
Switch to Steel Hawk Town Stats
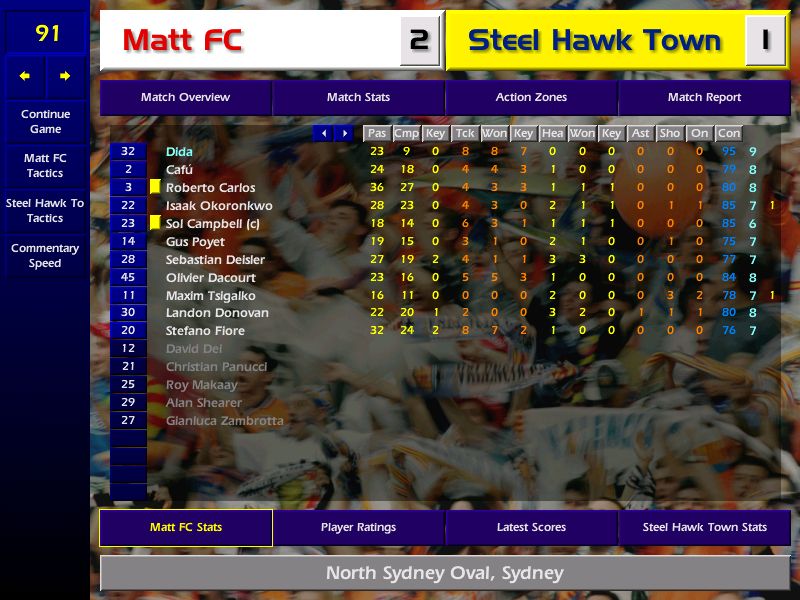(704, 527)
